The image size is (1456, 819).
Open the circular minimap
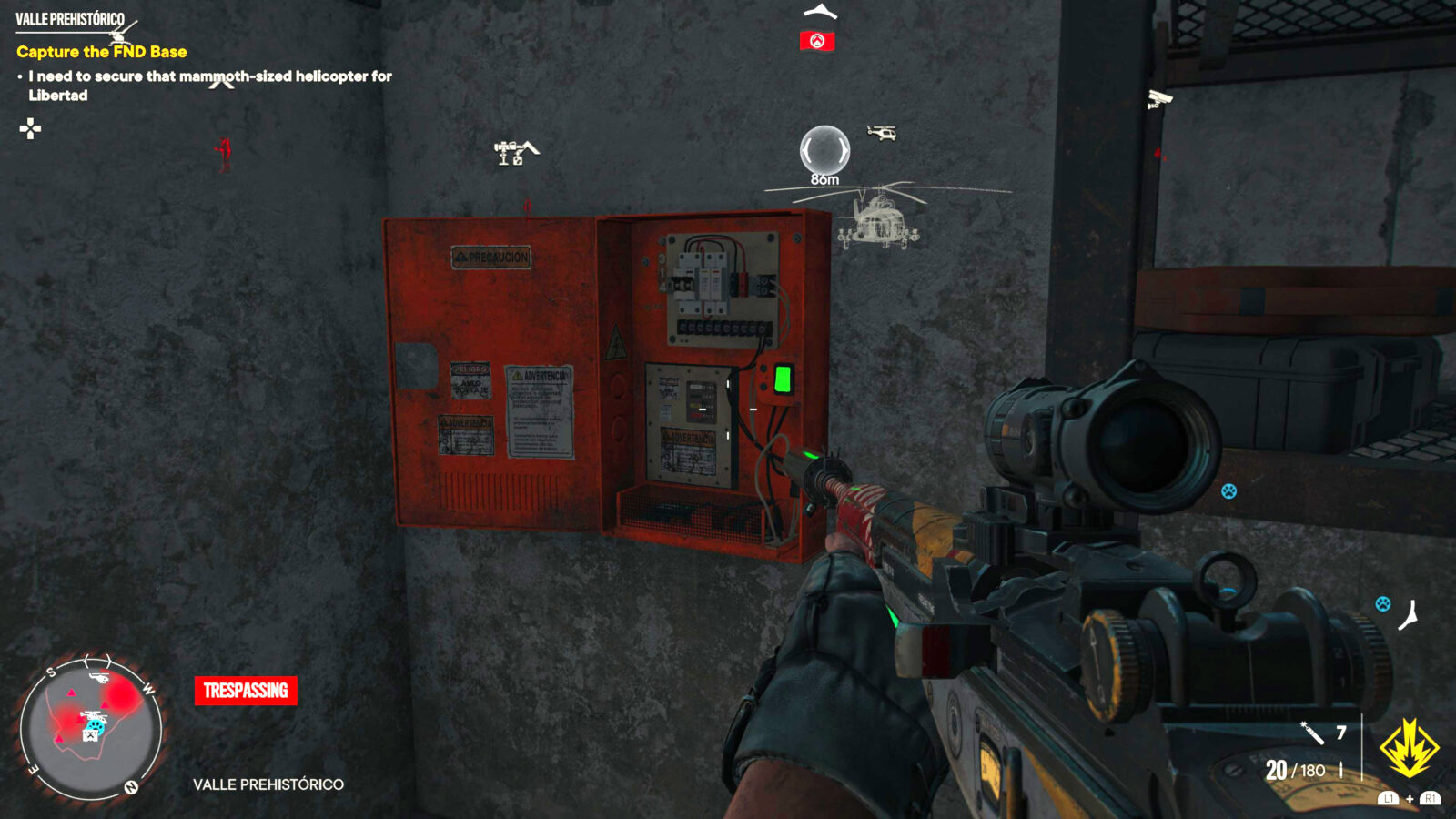point(90,726)
